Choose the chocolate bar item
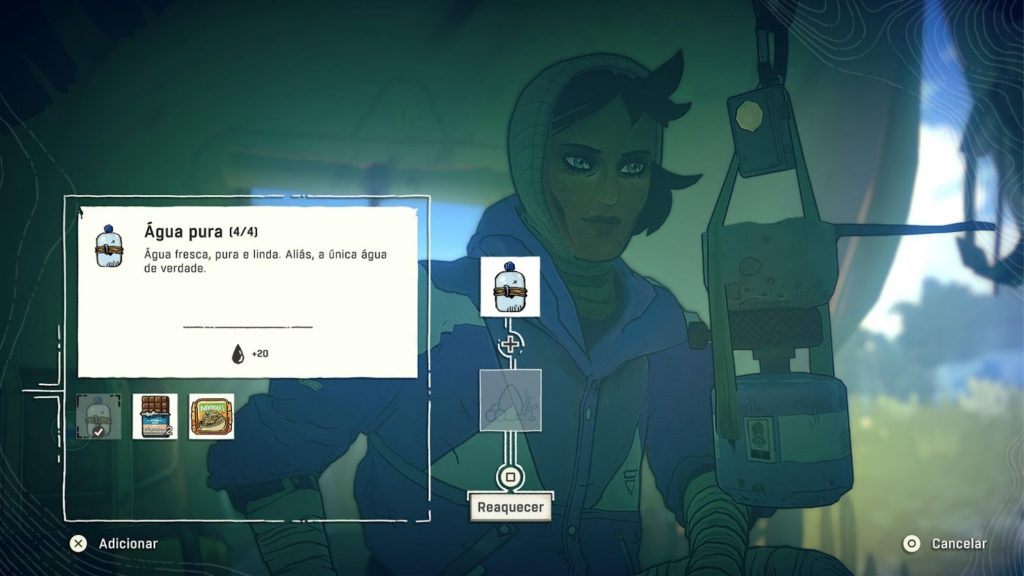1024x576 pixels. coord(155,416)
